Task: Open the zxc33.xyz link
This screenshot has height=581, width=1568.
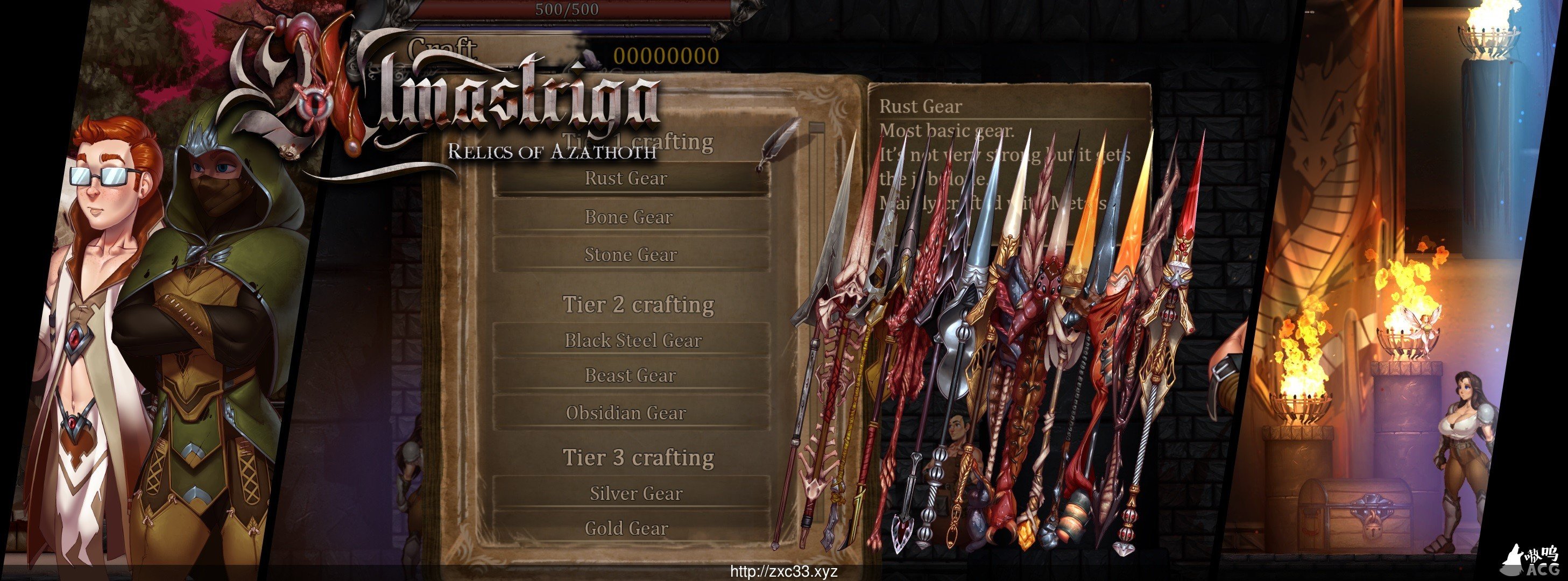Action: [x=783, y=572]
